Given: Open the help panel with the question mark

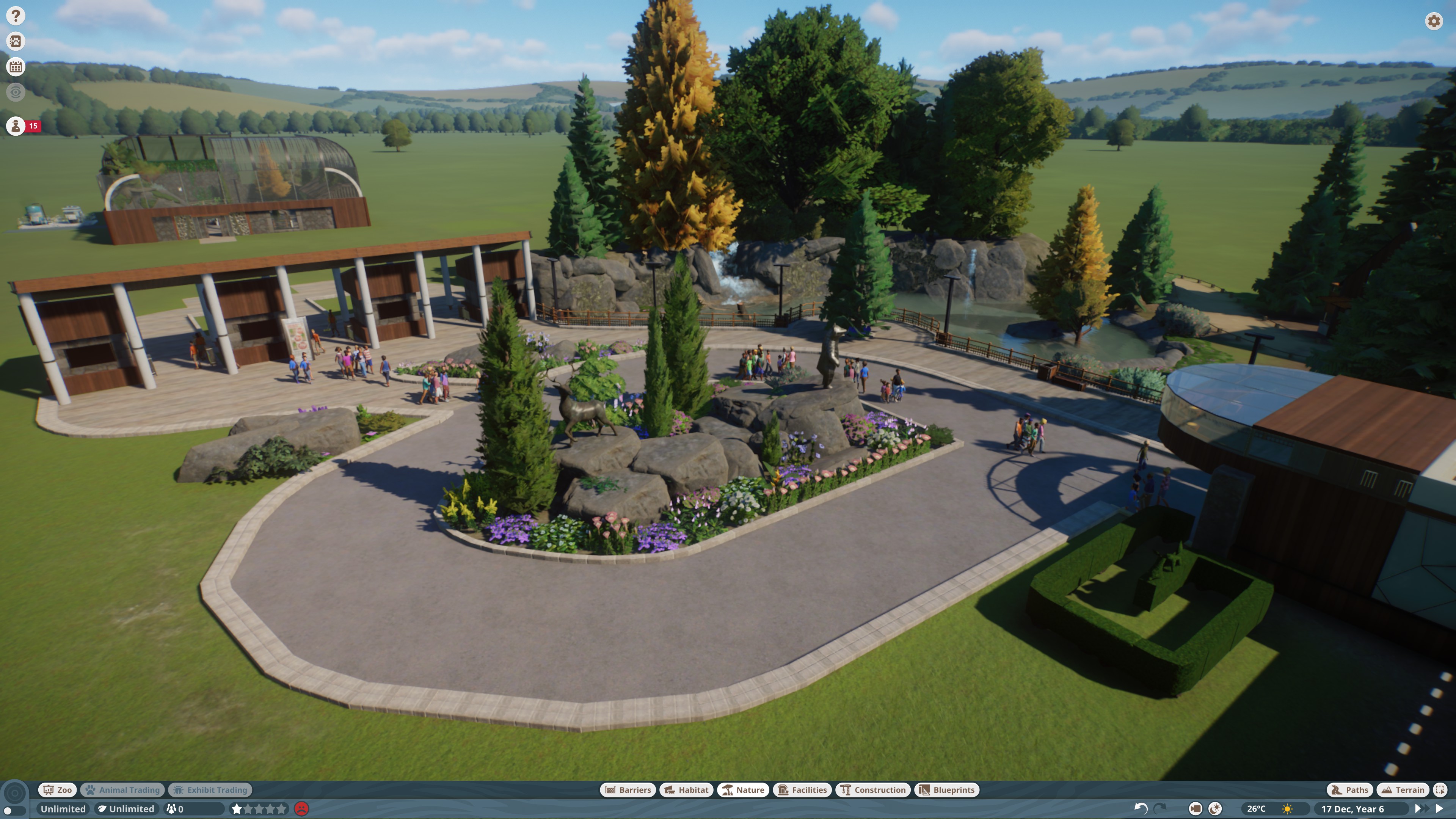Looking at the screenshot, I should tap(15, 15).
